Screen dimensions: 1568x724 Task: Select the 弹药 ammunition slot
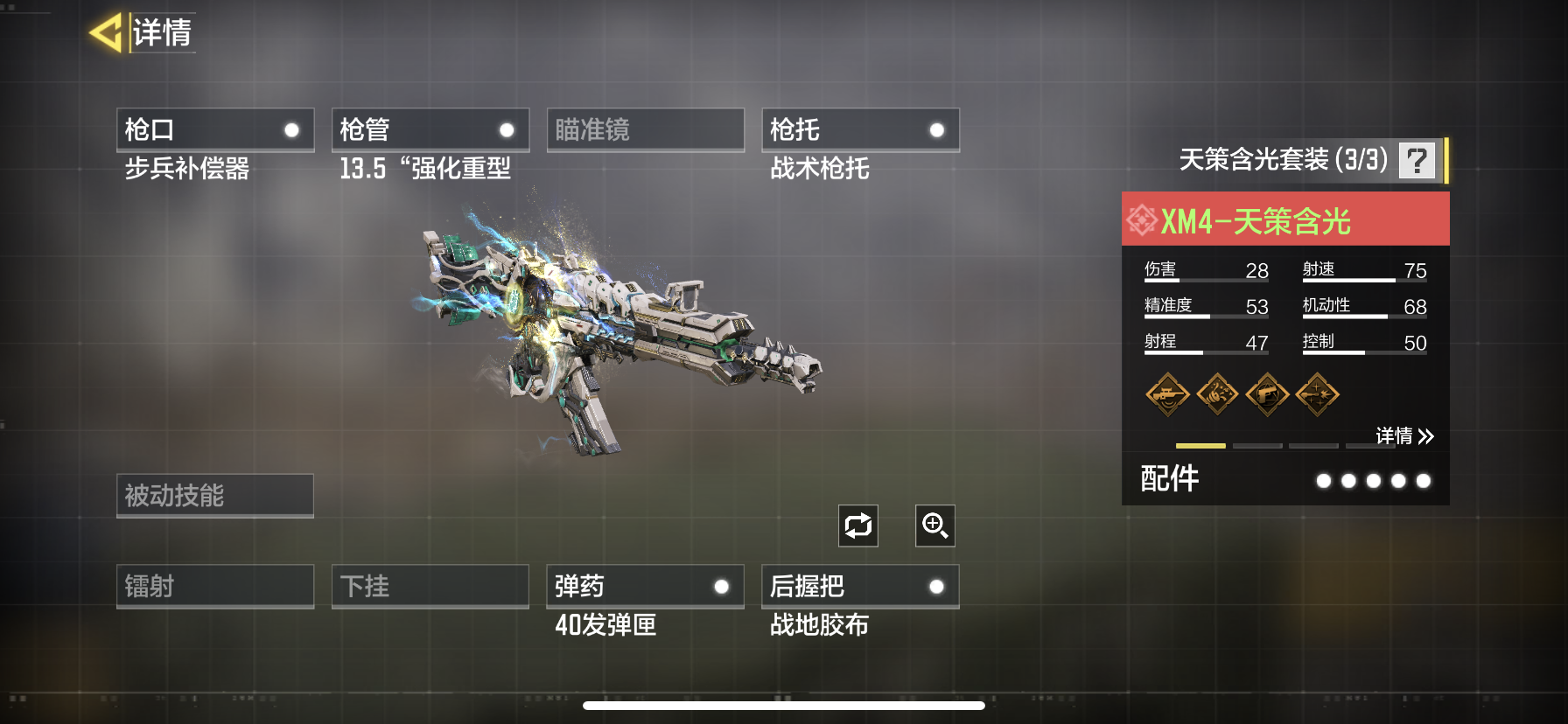646,586
